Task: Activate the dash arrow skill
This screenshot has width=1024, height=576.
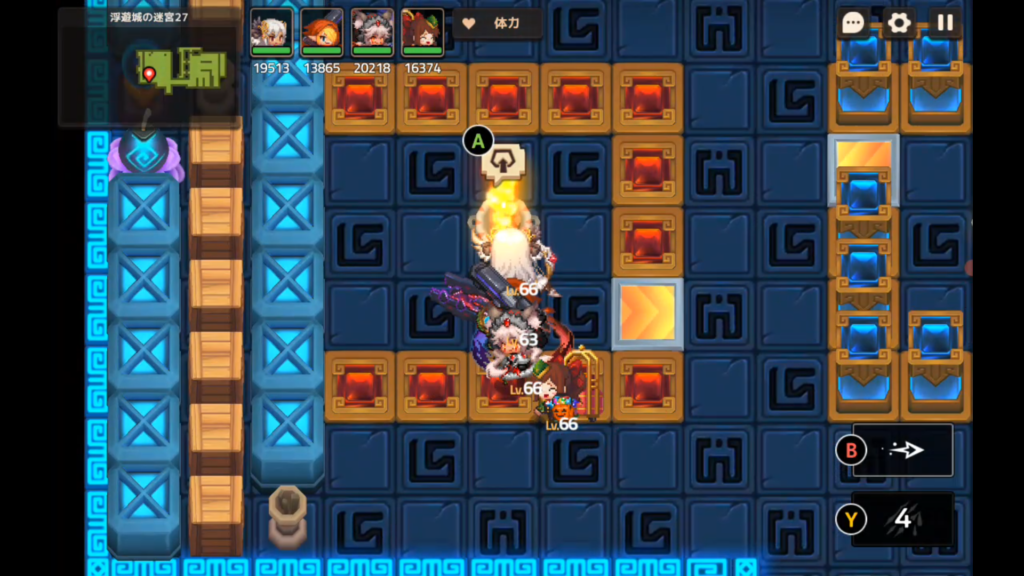Action: 903,450
